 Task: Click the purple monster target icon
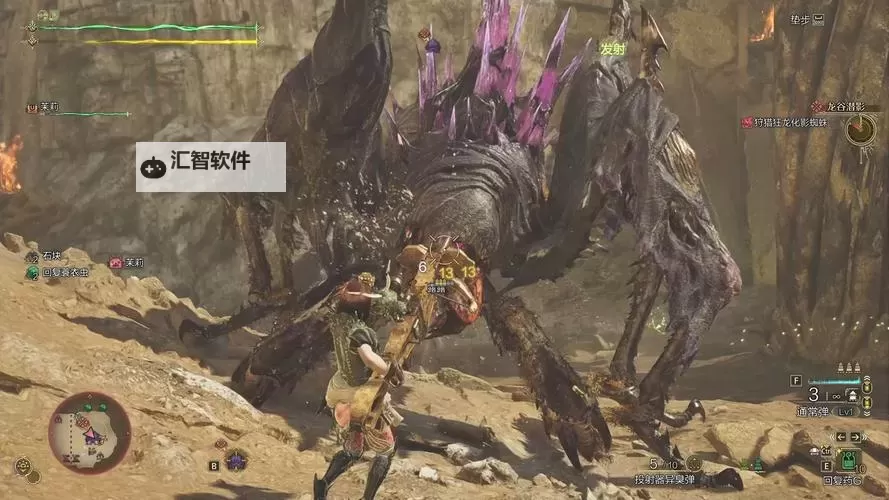[x=236, y=460]
